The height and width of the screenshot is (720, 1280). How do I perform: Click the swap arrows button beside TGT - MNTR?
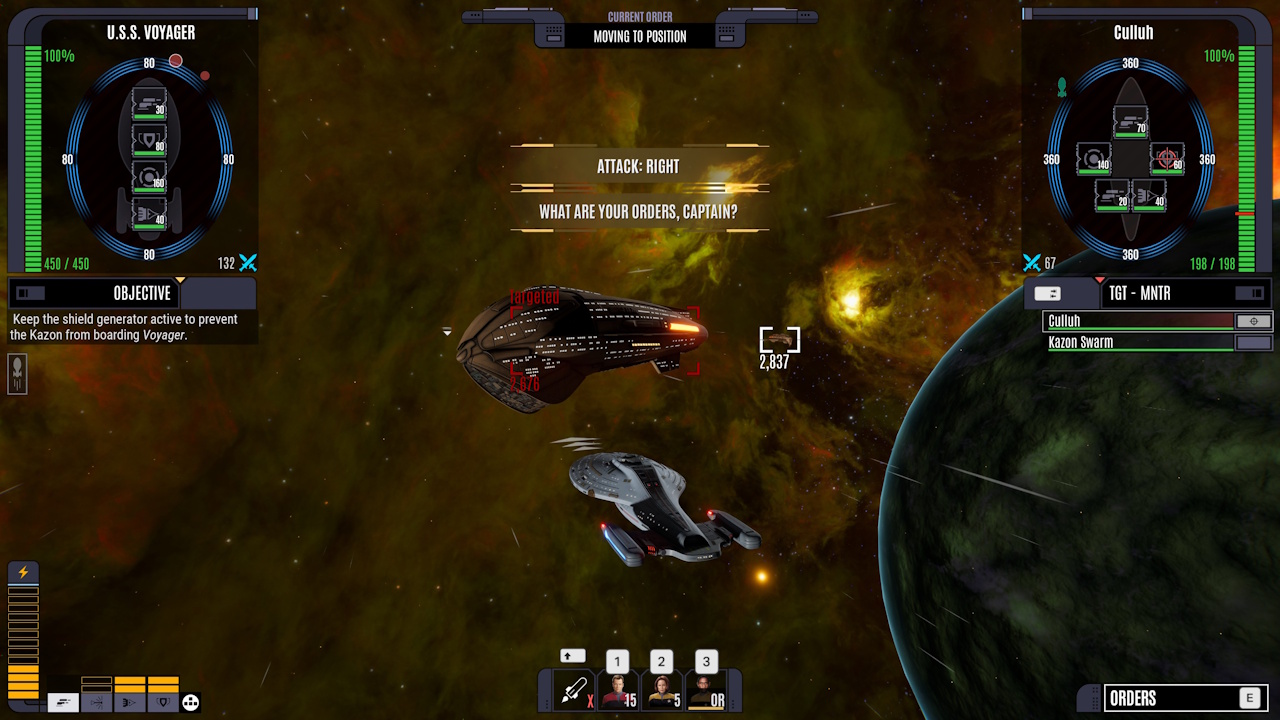(1048, 293)
